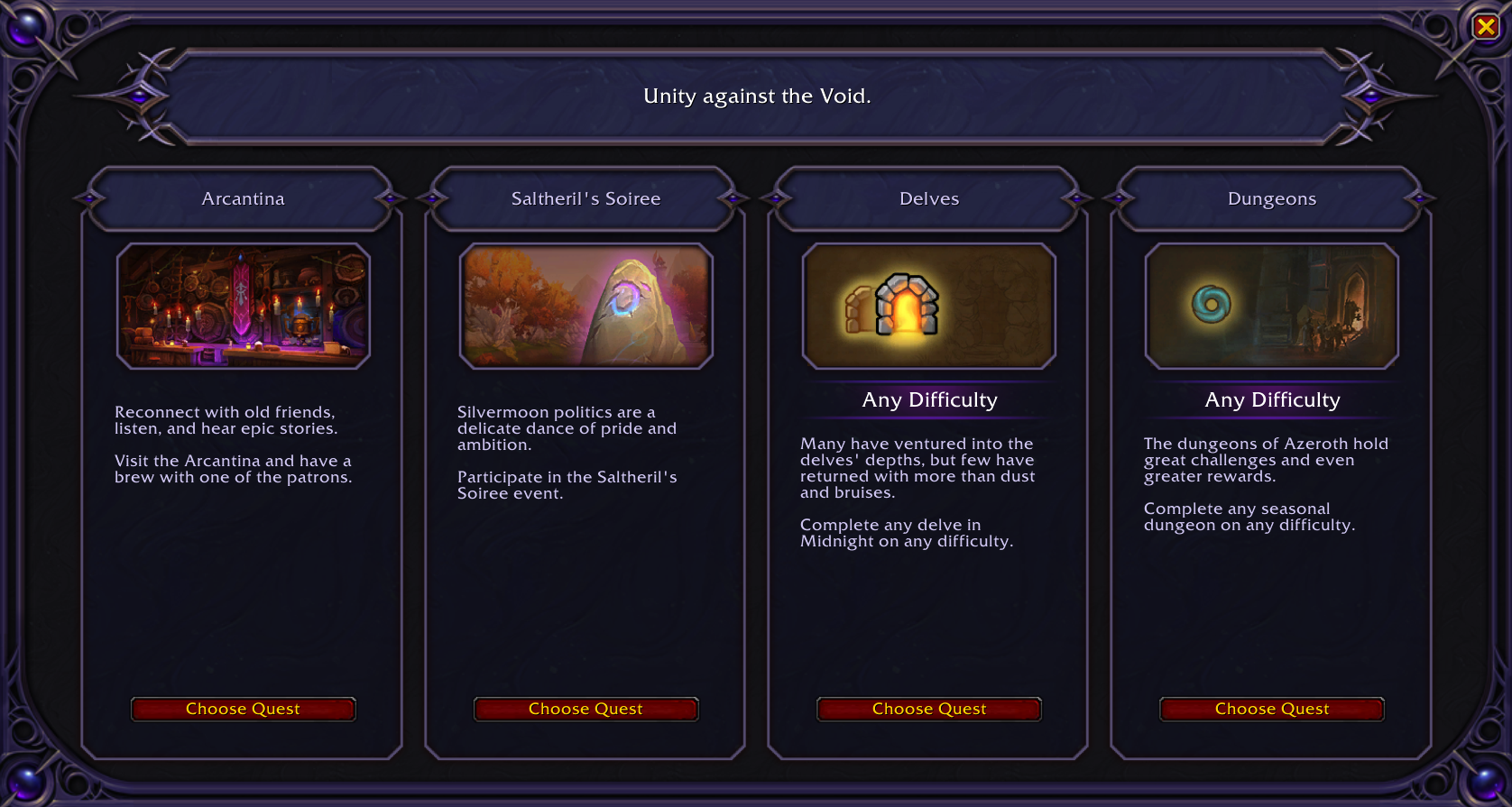Select Any Difficulty under Dungeons
This screenshot has height=807, width=1512.
1272,399
